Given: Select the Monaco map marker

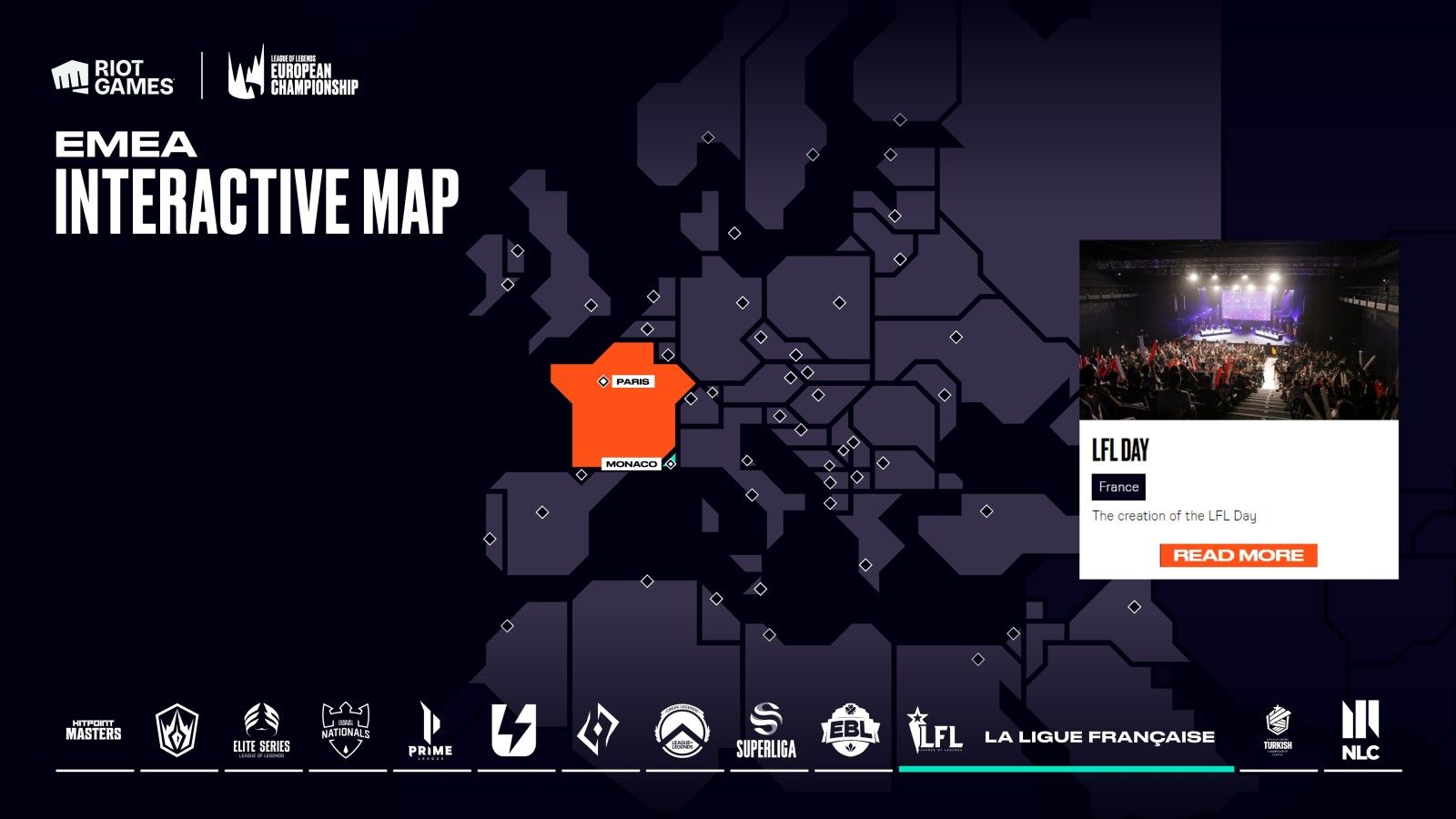Looking at the screenshot, I should [670, 464].
